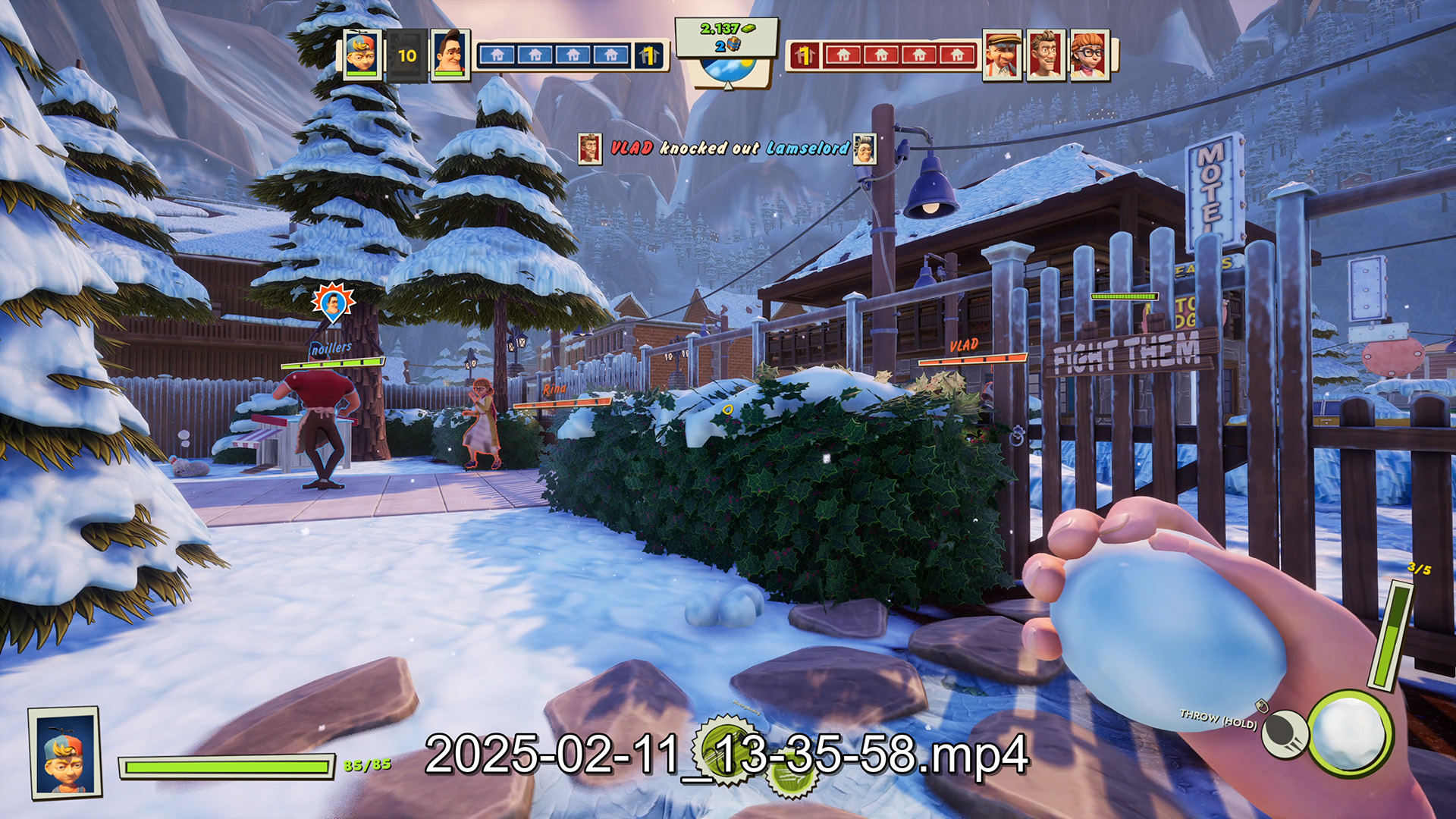Click the red team's numbered house score icon
The width and height of the screenshot is (1456, 819).
pyautogui.click(x=805, y=55)
